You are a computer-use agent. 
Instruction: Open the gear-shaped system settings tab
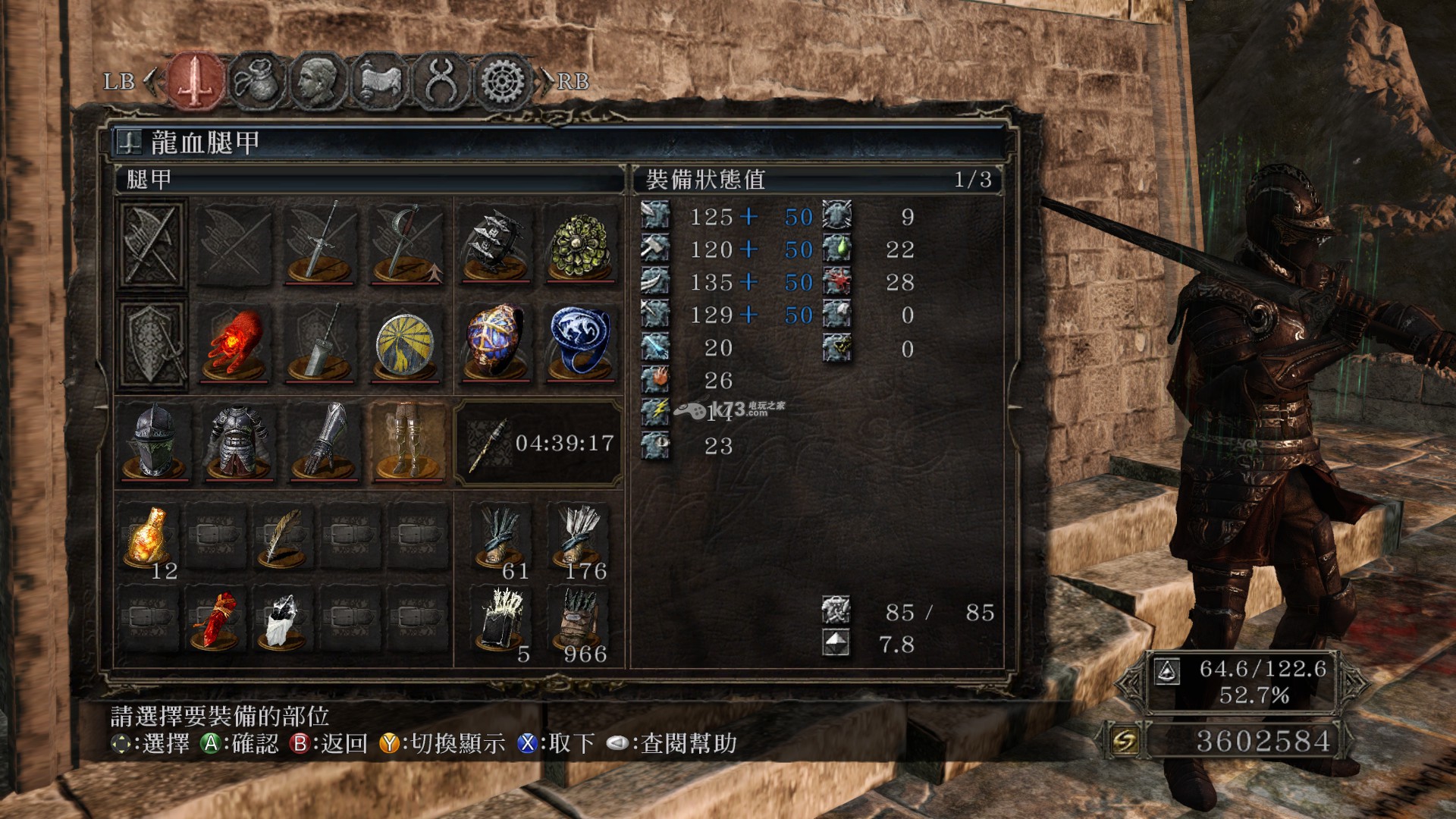click(502, 81)
